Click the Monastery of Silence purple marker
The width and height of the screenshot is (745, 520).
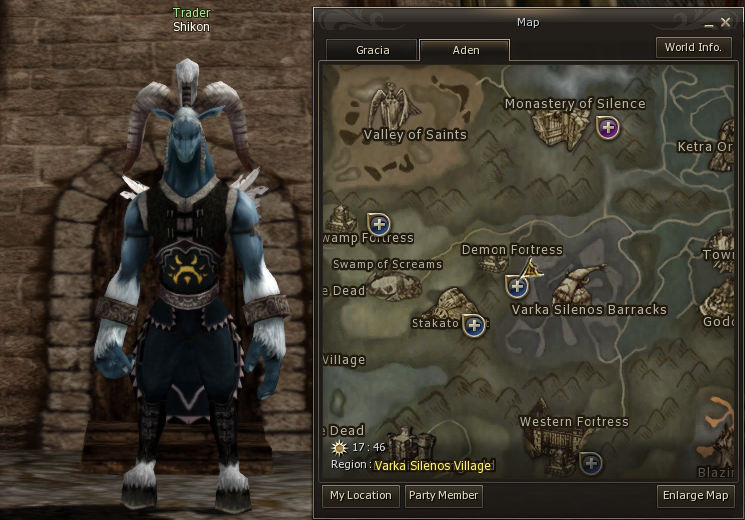click(x=608, y=127)
